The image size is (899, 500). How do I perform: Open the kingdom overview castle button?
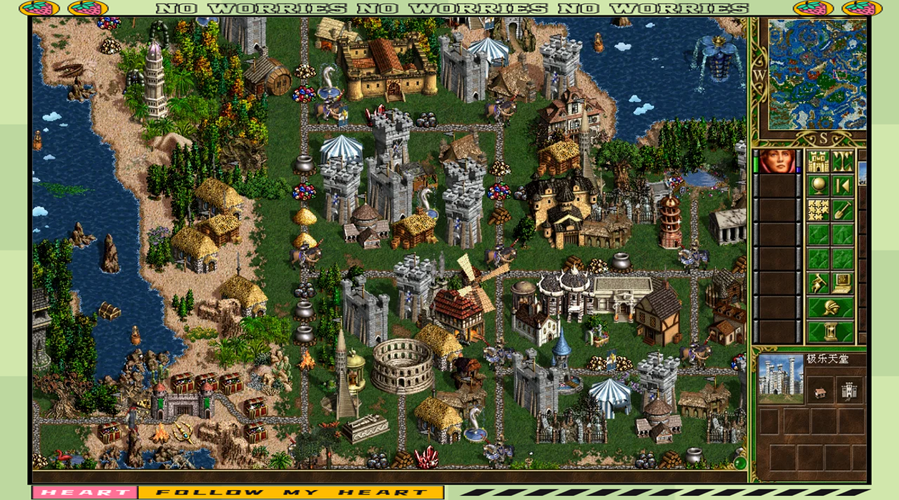tap(819, 162)
